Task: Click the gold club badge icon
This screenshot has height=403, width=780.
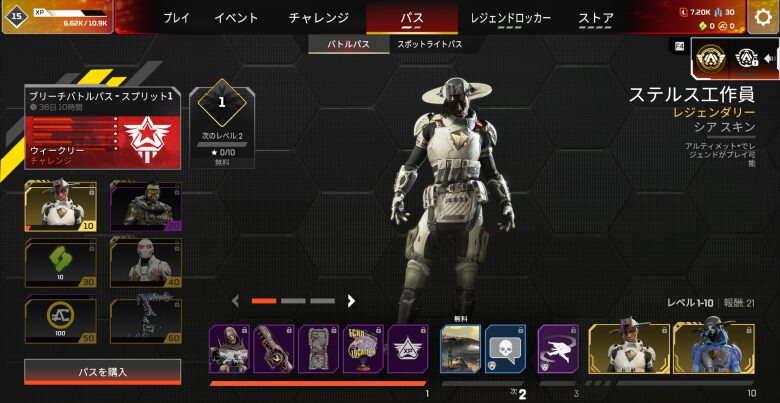Action: (x=710, y=60)
